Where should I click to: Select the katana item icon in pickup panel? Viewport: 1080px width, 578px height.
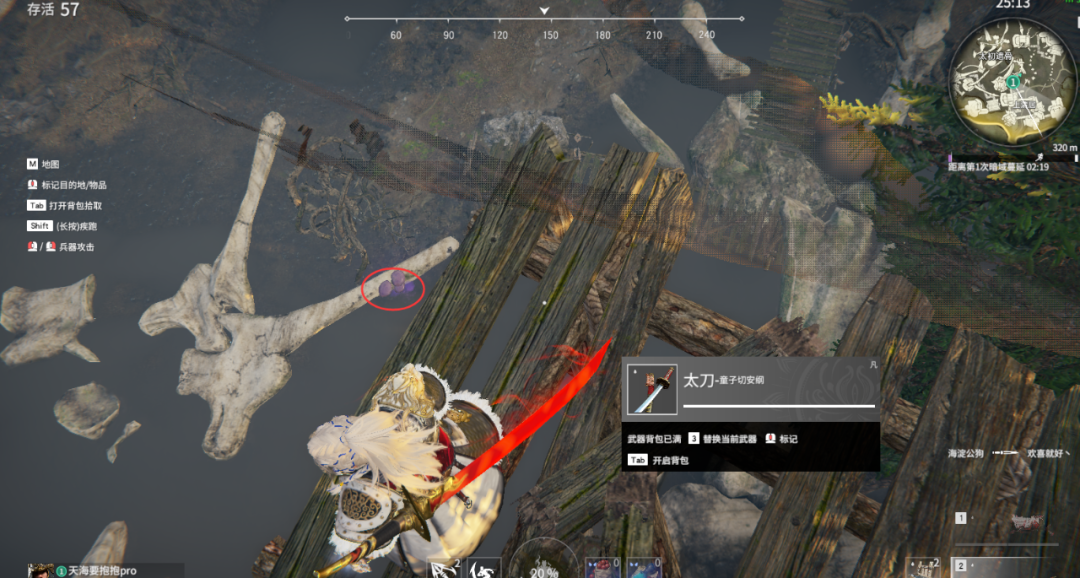651,389
